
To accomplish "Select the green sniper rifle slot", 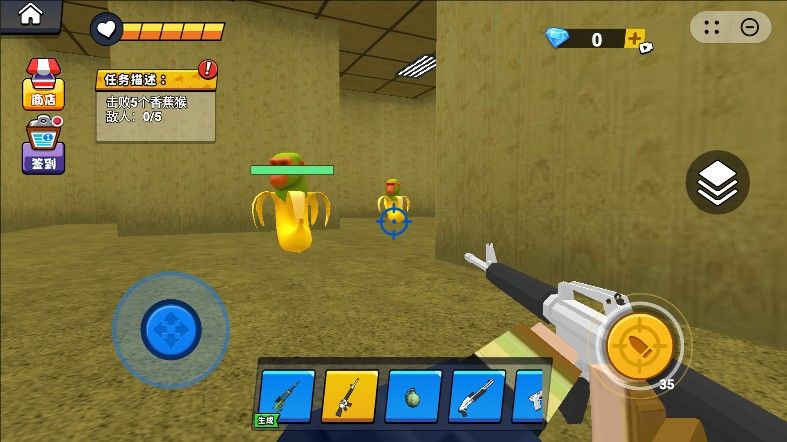I will click(287, 397).
